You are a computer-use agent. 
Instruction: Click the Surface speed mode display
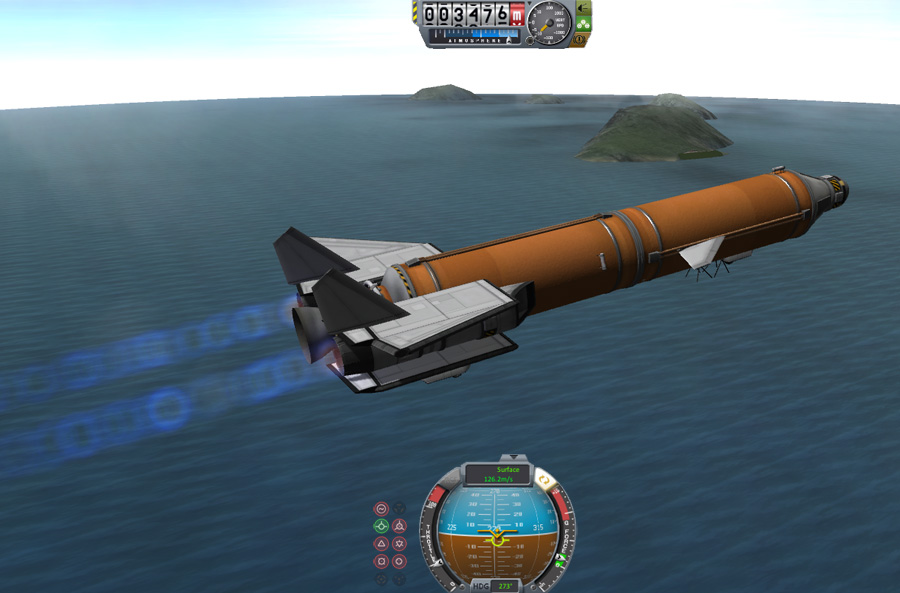[x=497, y=474]
